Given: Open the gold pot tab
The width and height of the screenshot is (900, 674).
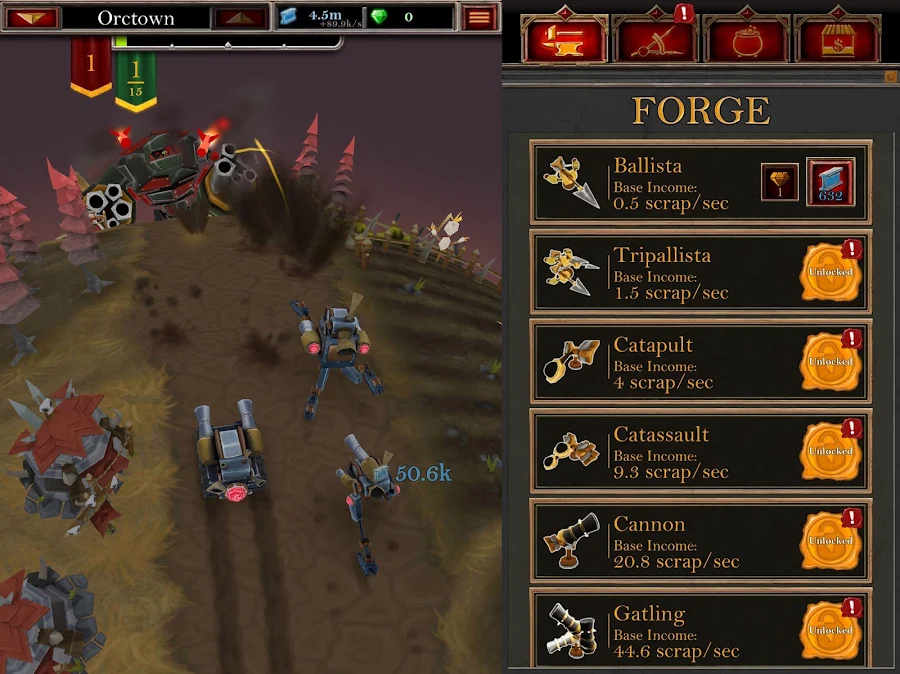Looking at the screenshot, I should pyautogui.click(x=745, y=40).
